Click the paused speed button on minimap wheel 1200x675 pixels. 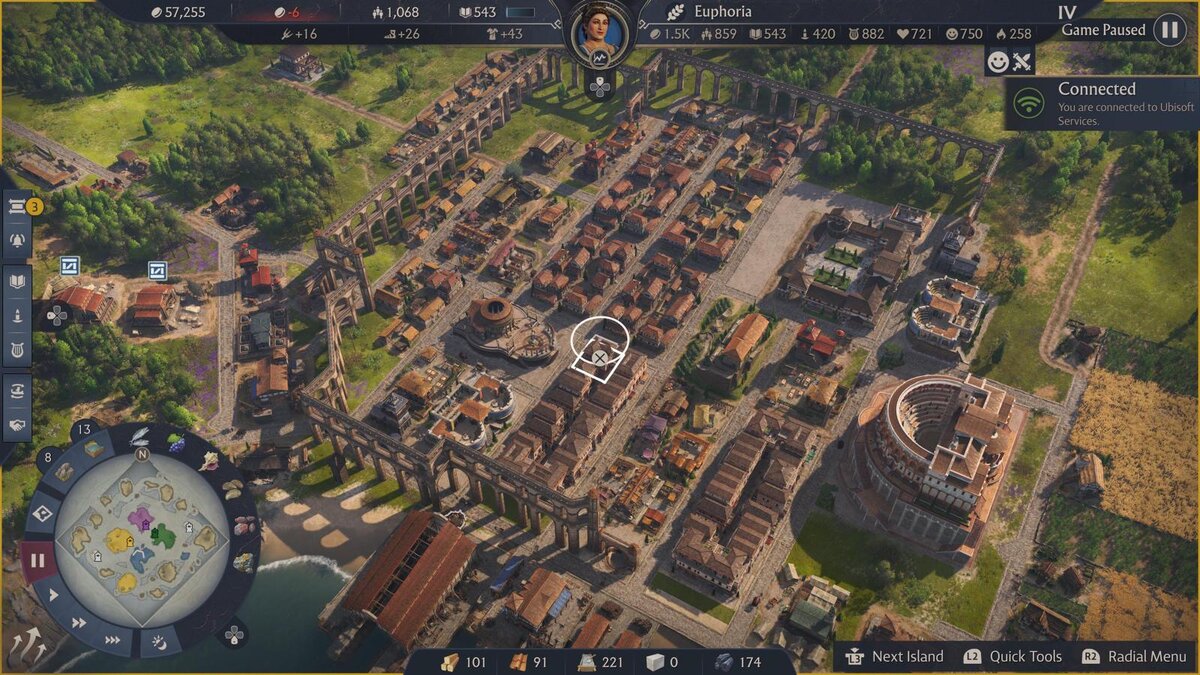[x=37, y=560]
